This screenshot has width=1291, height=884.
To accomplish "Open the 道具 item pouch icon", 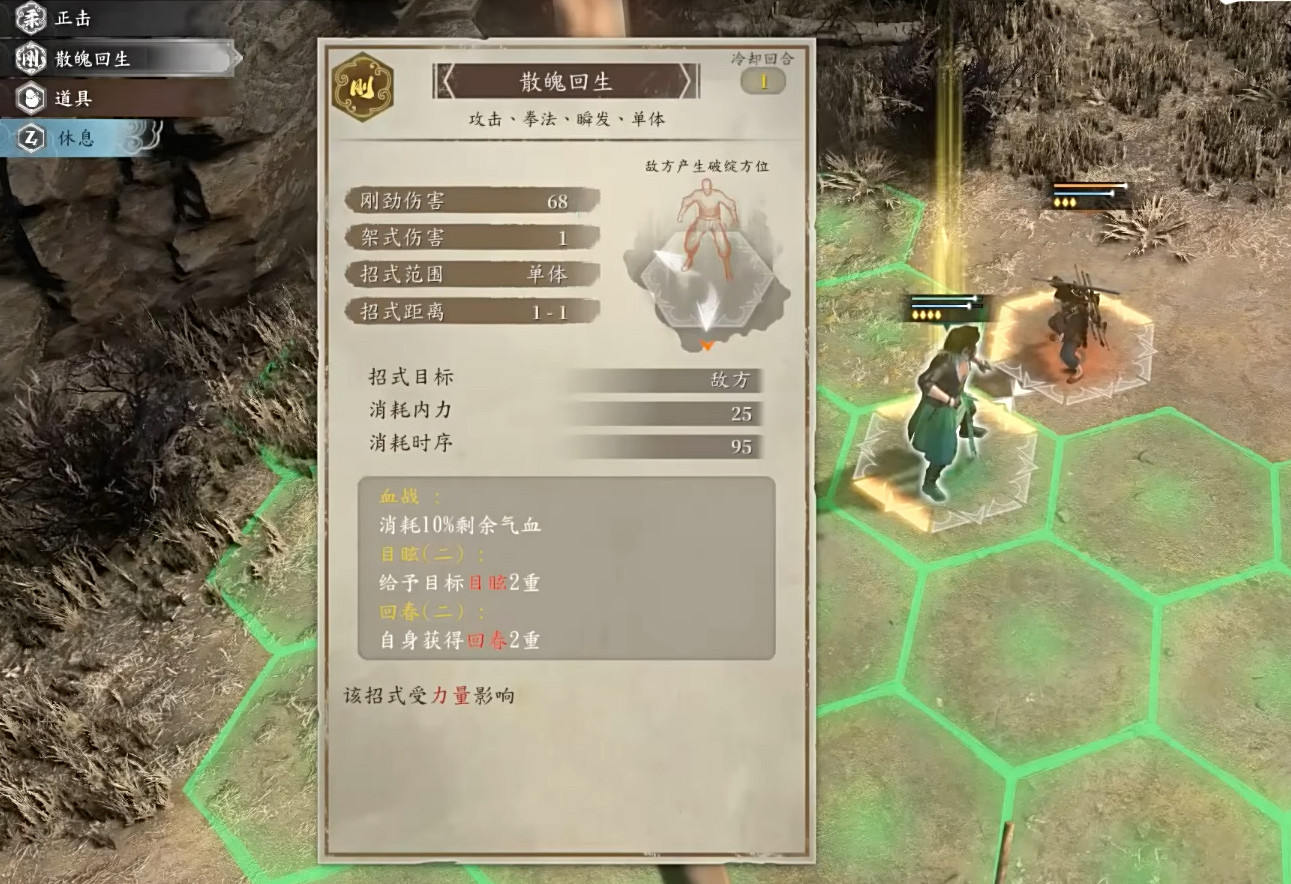I will point(31,96).
